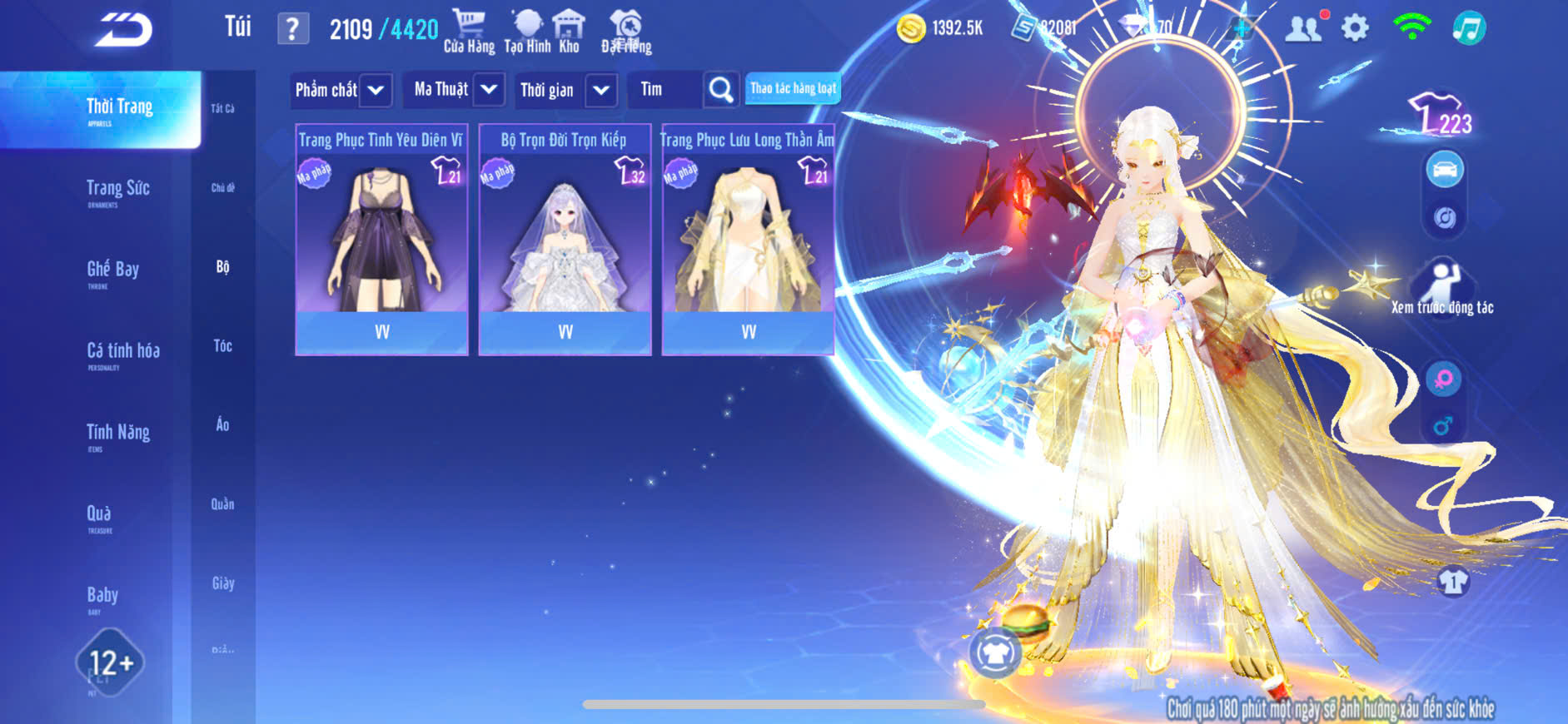This screenshot has height=724, width=1568.
Task: Click the Tìm search field
Action: point(666,90)
